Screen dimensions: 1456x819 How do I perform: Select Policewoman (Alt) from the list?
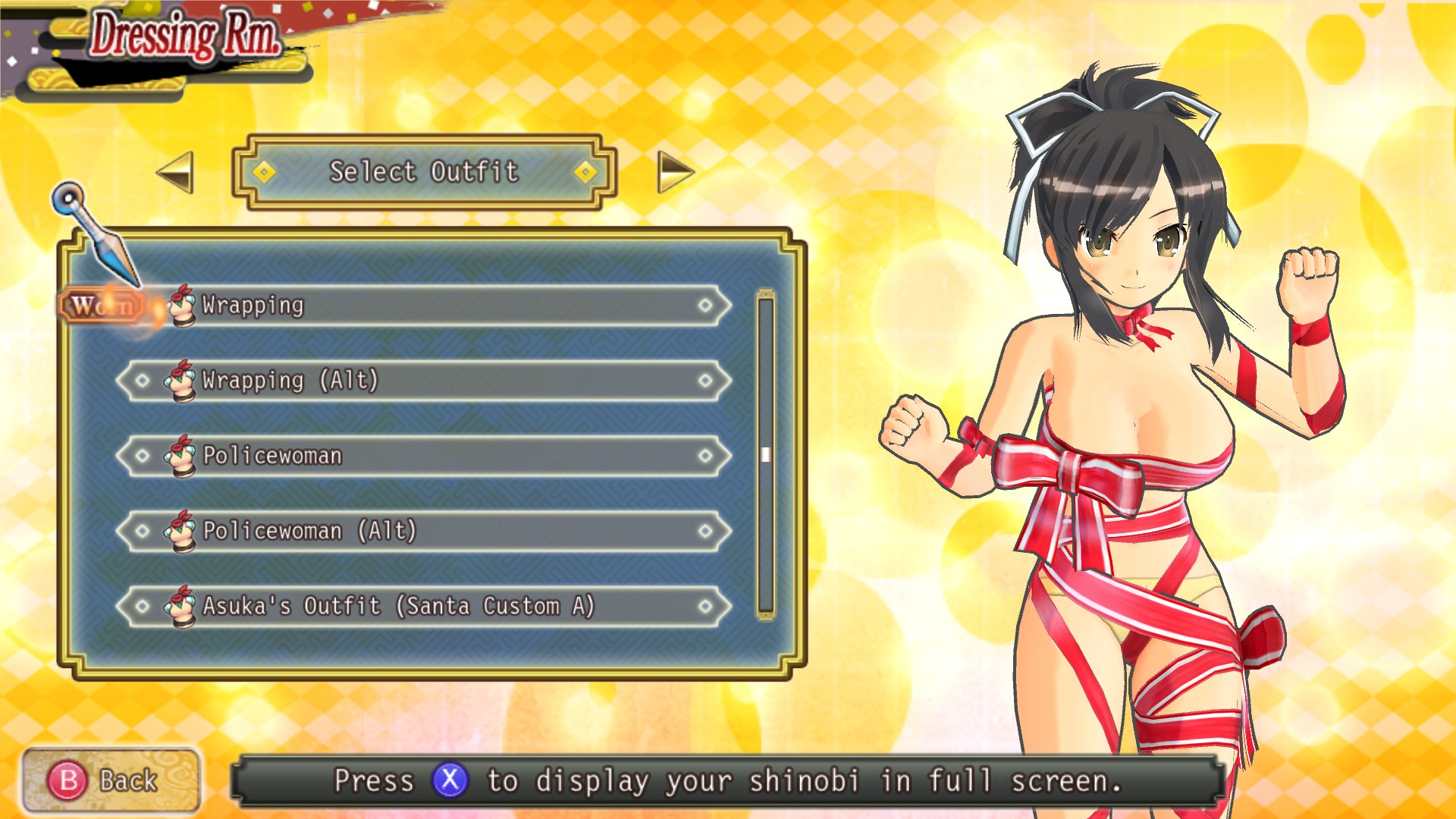pos(425,531)
